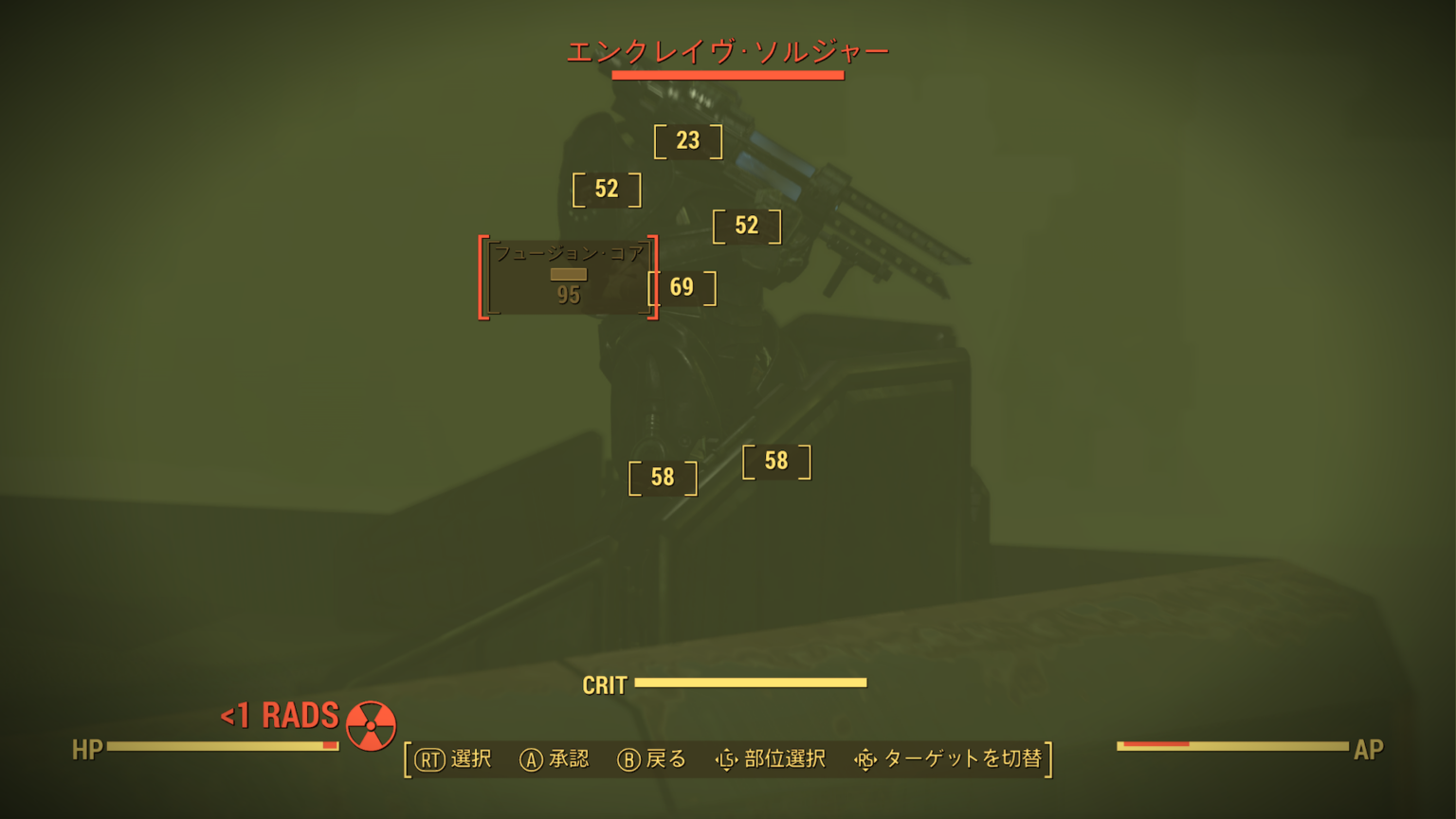
Task: Target the head with 23% hit chance
Action: click(686, 141)
